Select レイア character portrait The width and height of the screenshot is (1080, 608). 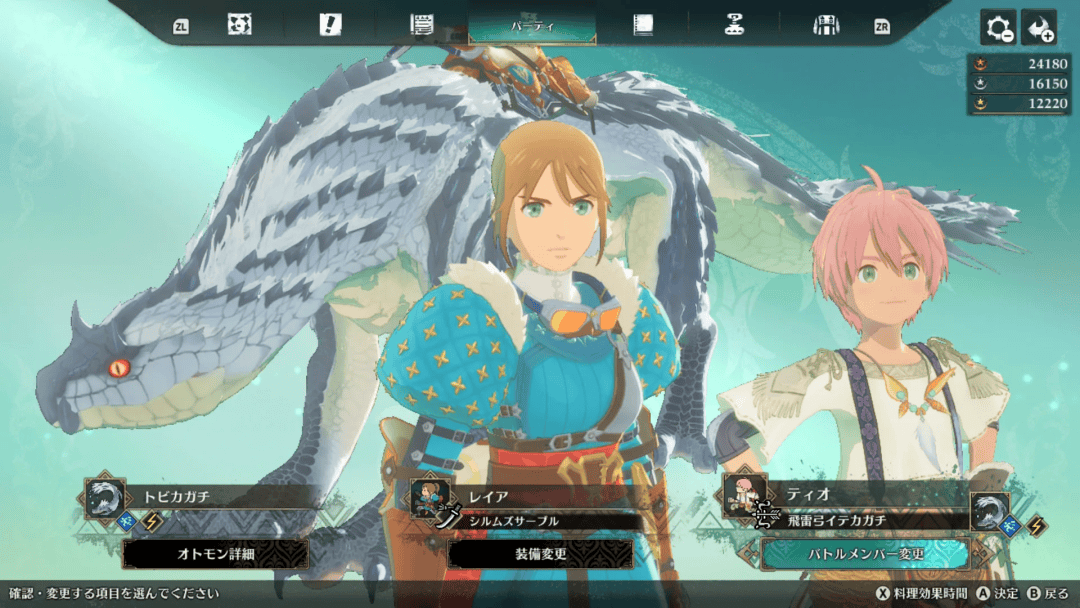point(429,498)
